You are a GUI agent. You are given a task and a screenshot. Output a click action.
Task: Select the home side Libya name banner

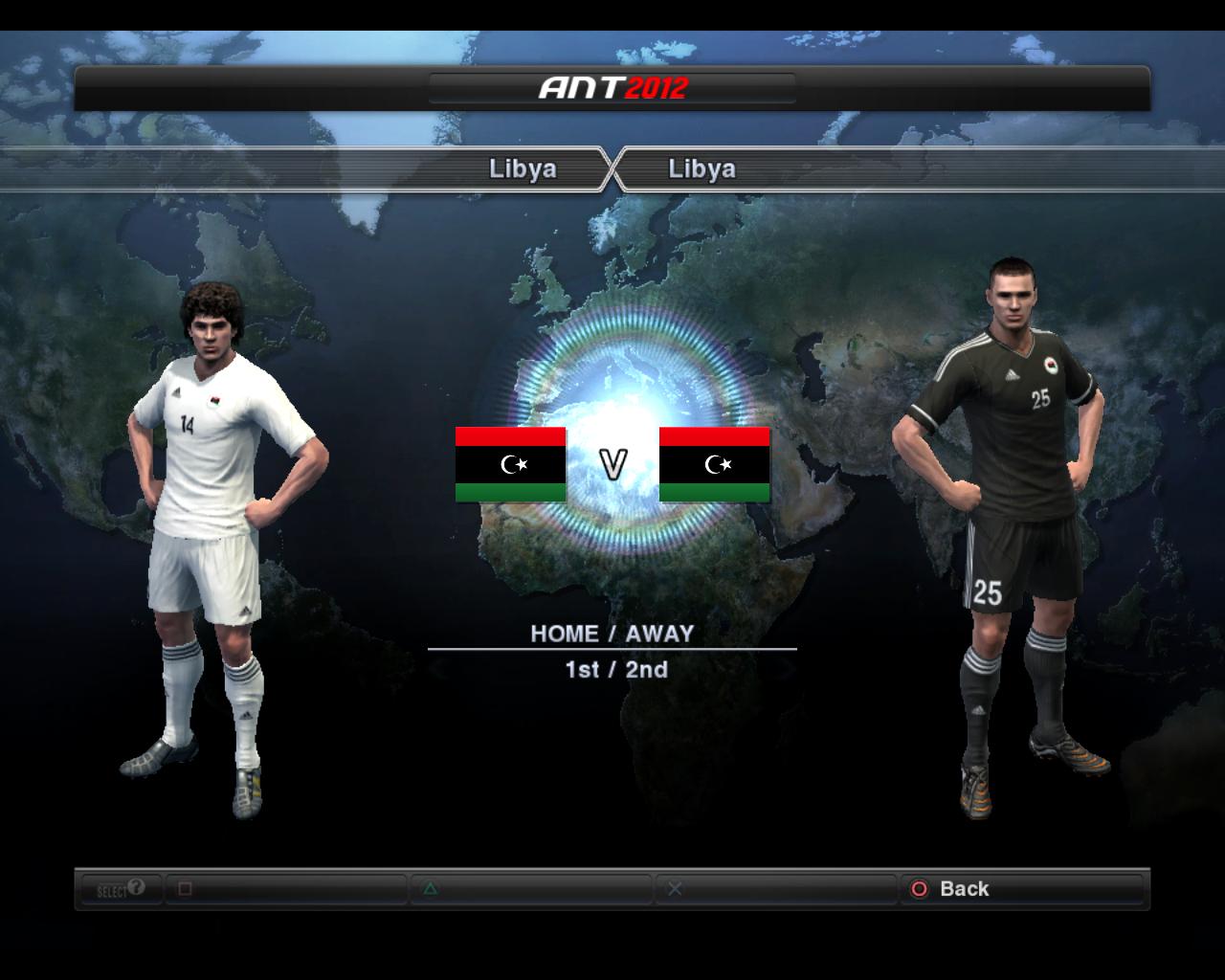point(522,169)
